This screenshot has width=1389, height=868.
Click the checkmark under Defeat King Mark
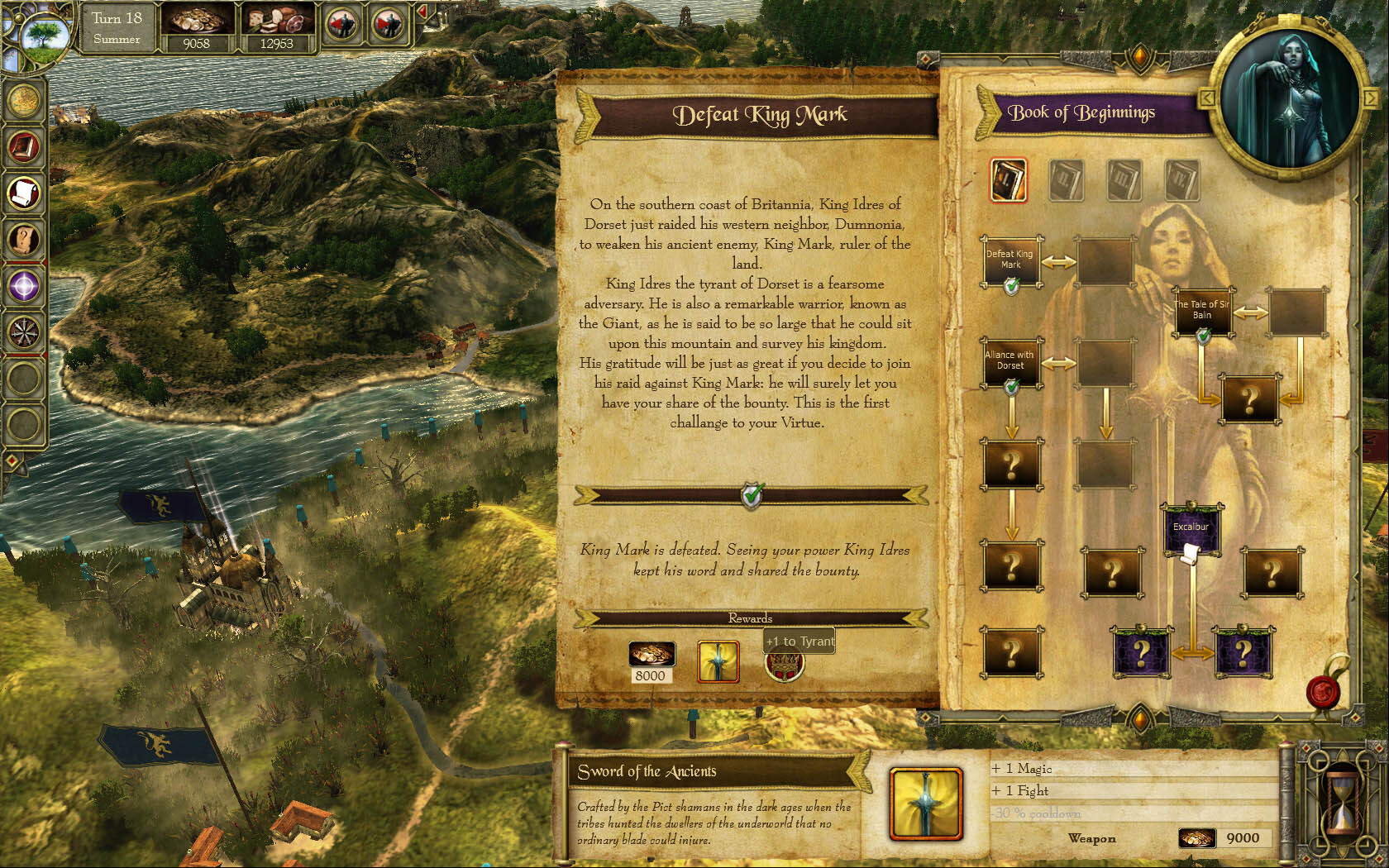coord(1010,286)
